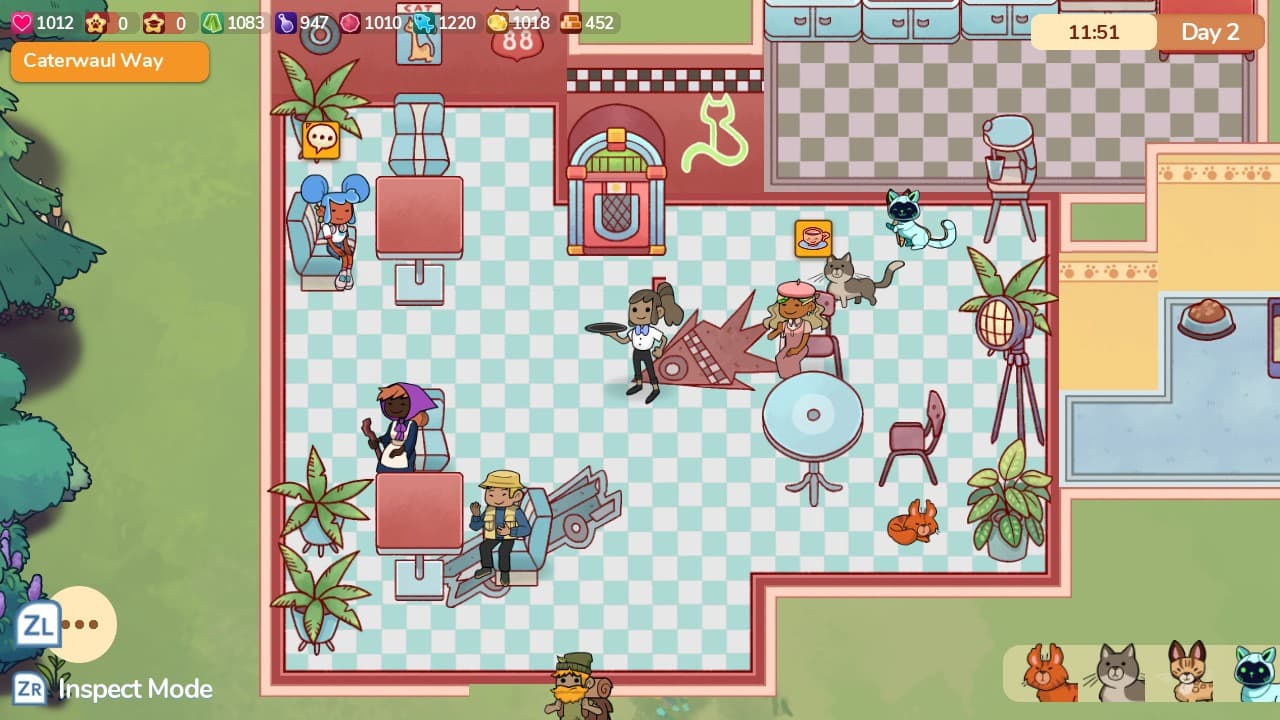Image resolution: width=1280 pixels, height=720 pixels.
Task: Click the gold coins resource icon
Action: (x=496, y=22)
